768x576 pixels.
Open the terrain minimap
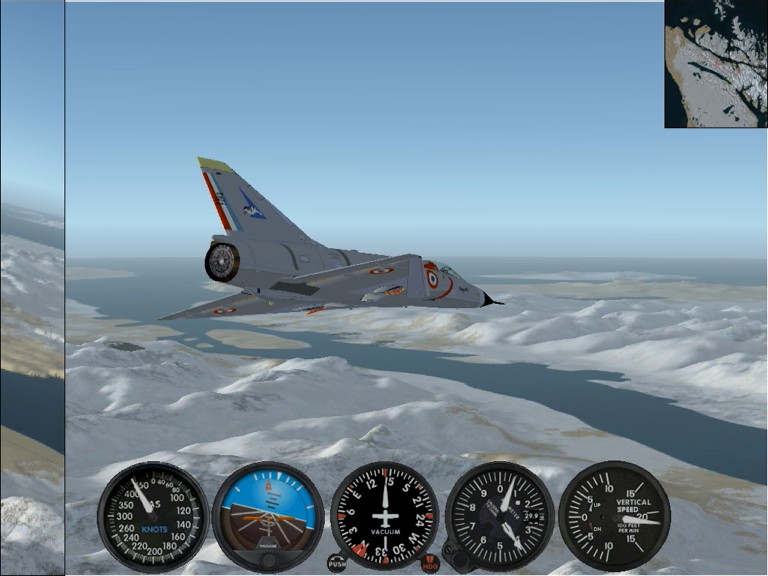715,63
